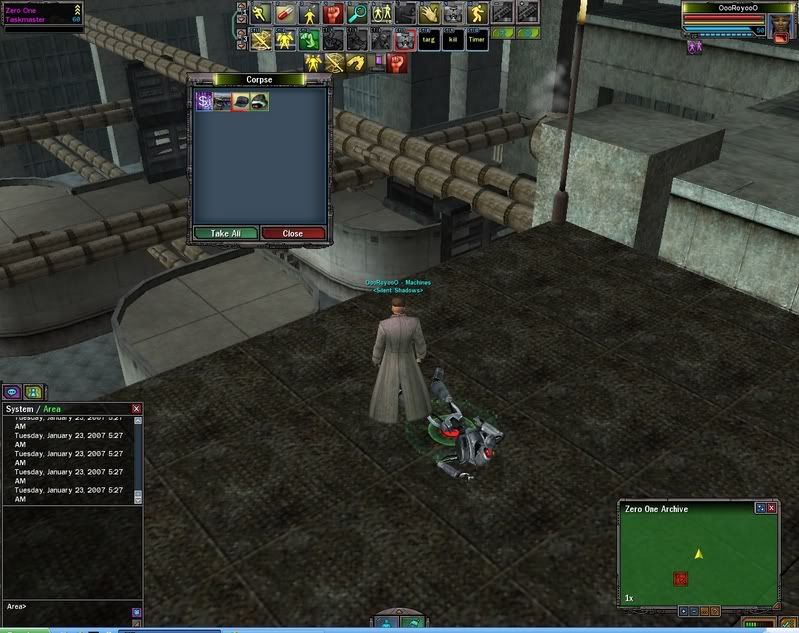Switch to the Area chat tab
The width and height of the screenshot is (799, 633).
click(x=51, y=409)
